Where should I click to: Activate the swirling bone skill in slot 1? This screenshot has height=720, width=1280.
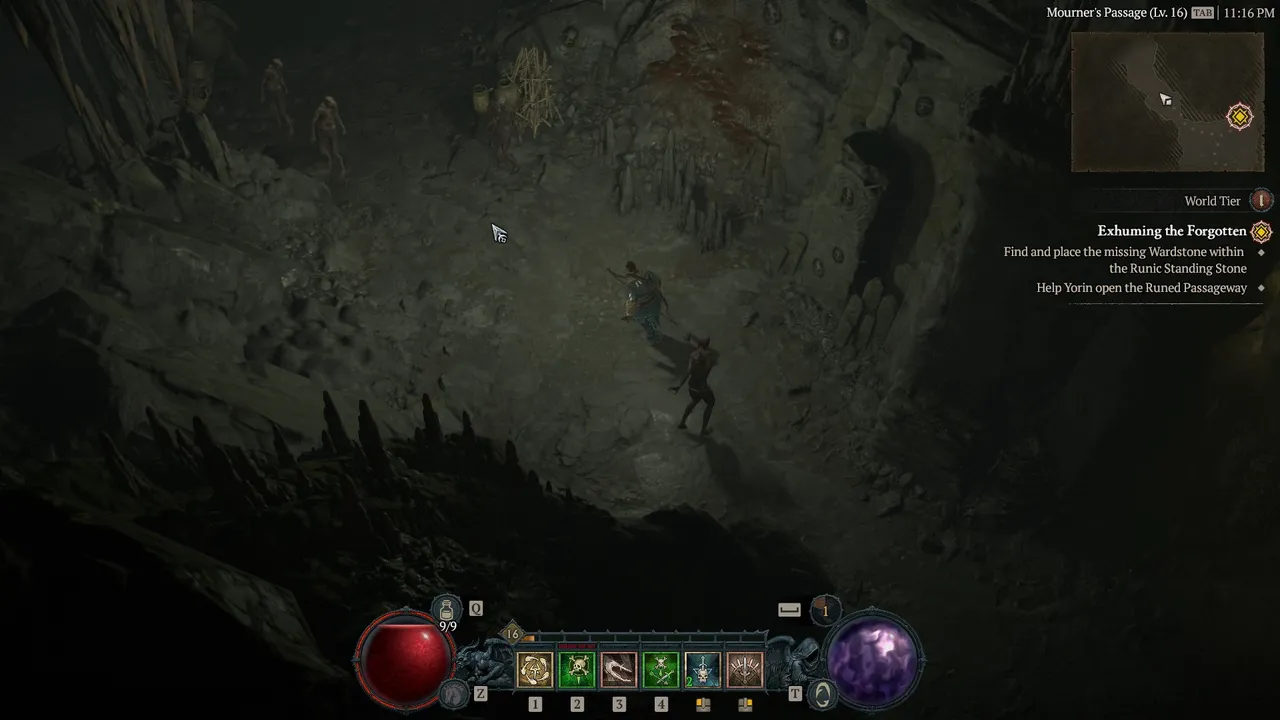(x=535, y=670)
